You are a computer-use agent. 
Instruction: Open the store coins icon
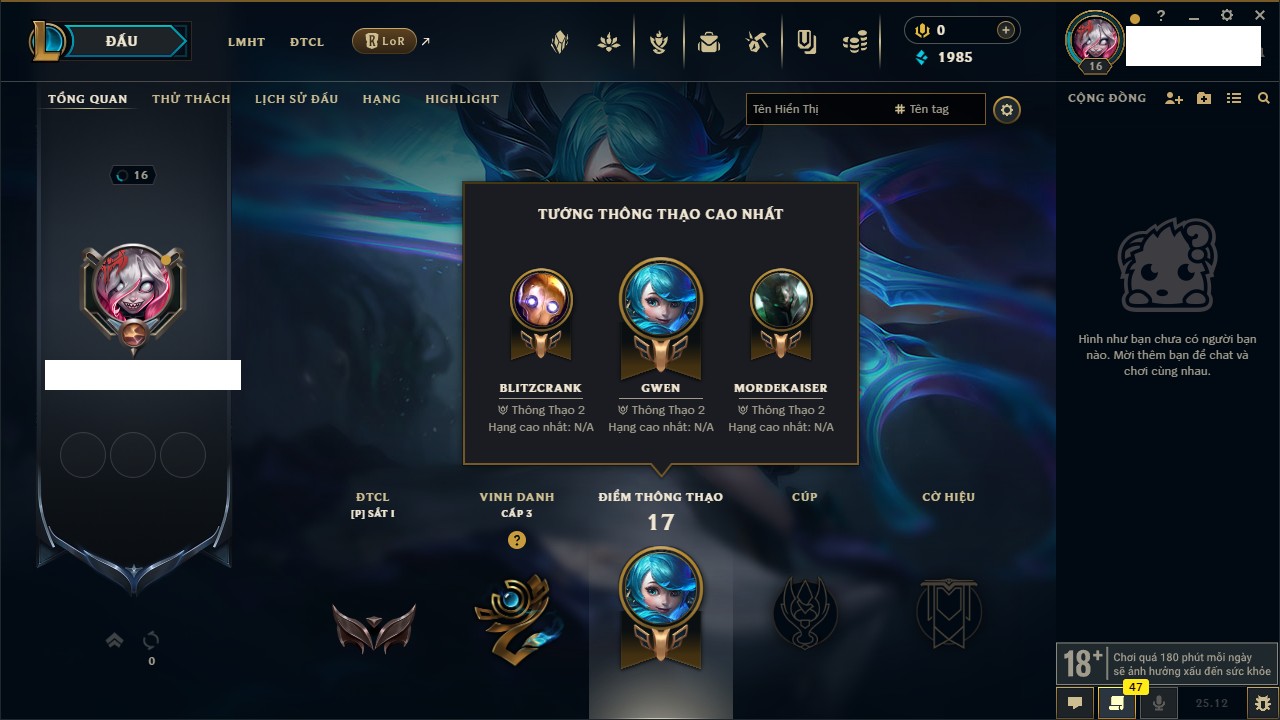pyautogui.click(x=854, y=42)
